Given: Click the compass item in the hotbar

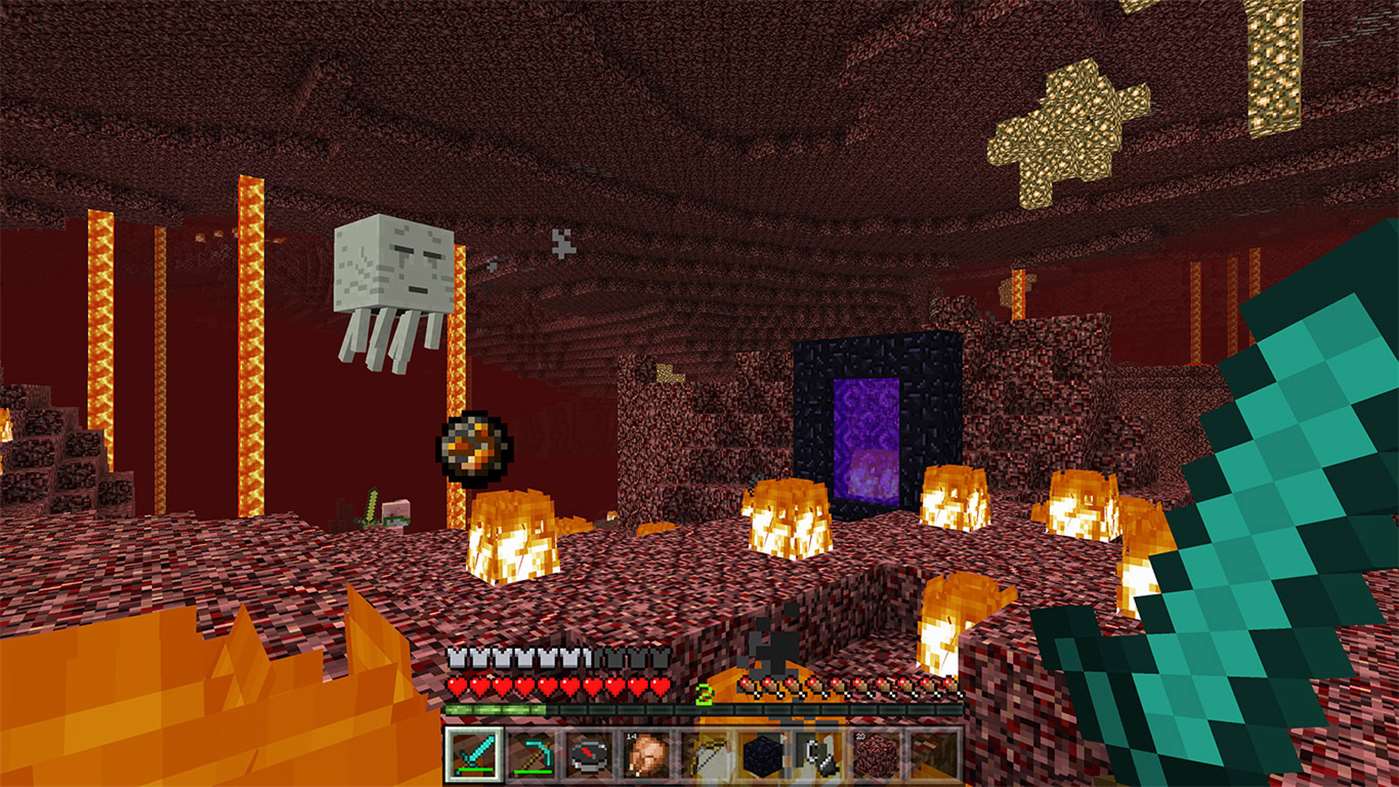Looking at the screenshot, I should (590, 762).
